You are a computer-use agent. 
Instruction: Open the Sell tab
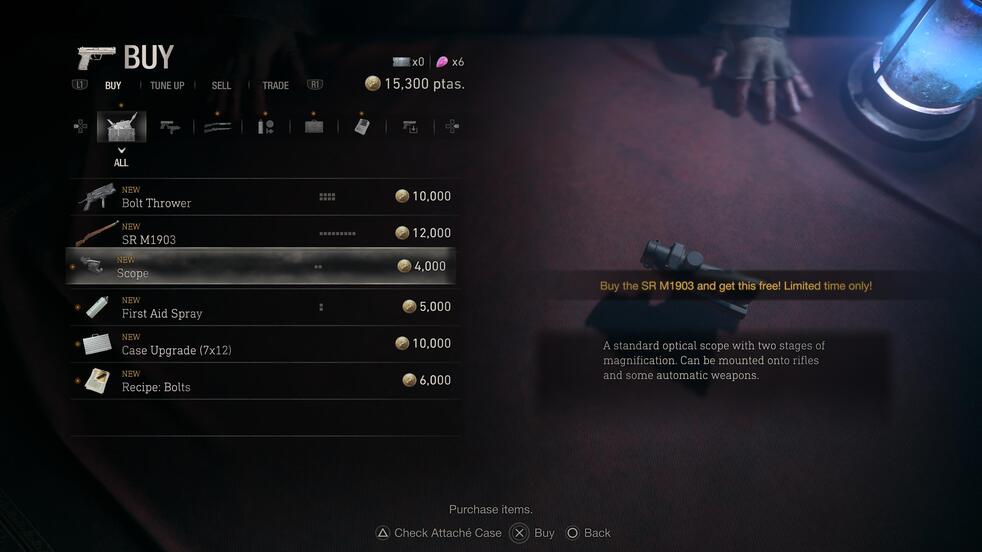[x=221, y=86]
